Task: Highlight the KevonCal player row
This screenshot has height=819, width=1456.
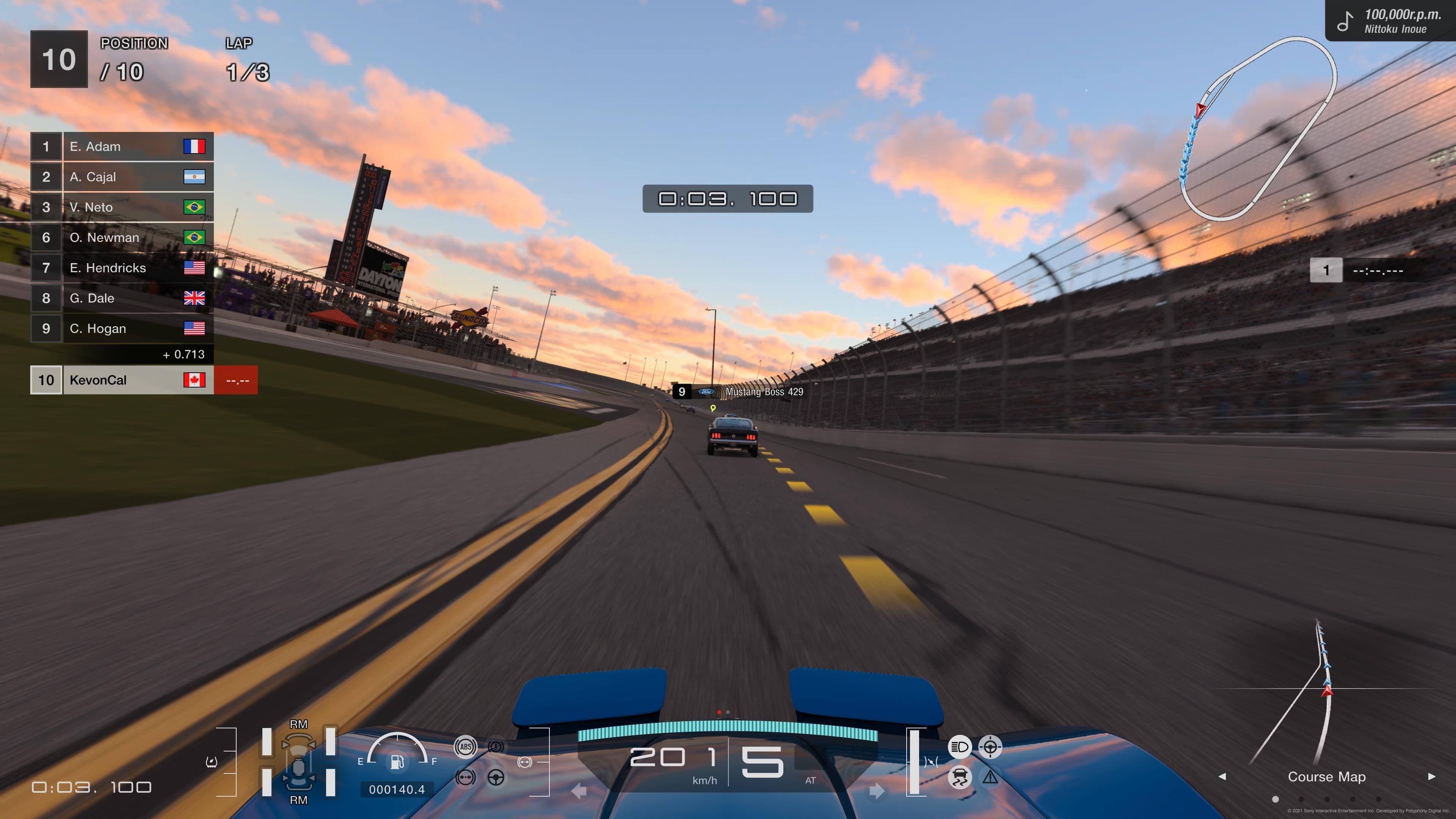Action: tap(121, 380)
